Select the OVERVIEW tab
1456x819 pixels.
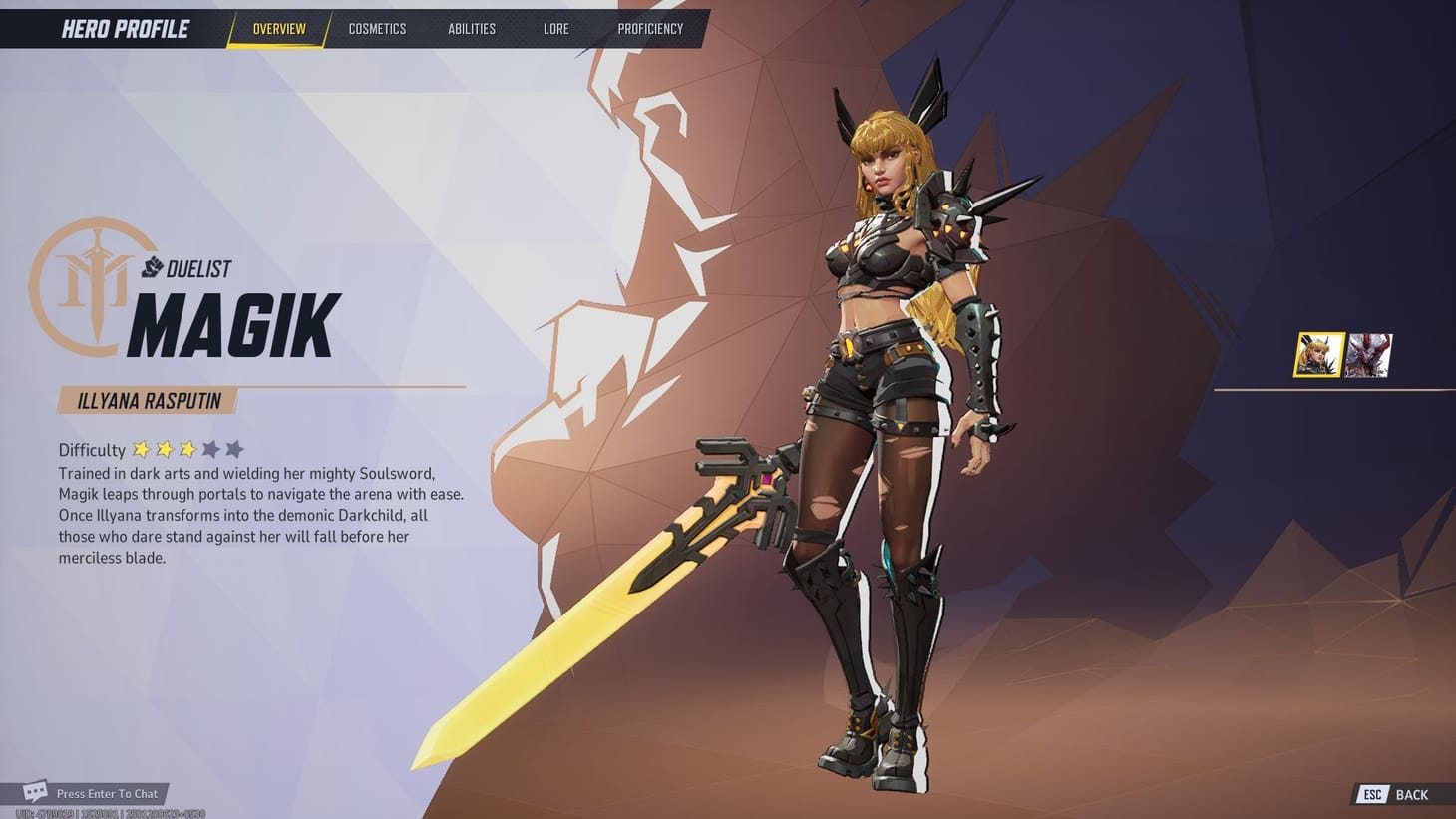coord(277,29)
